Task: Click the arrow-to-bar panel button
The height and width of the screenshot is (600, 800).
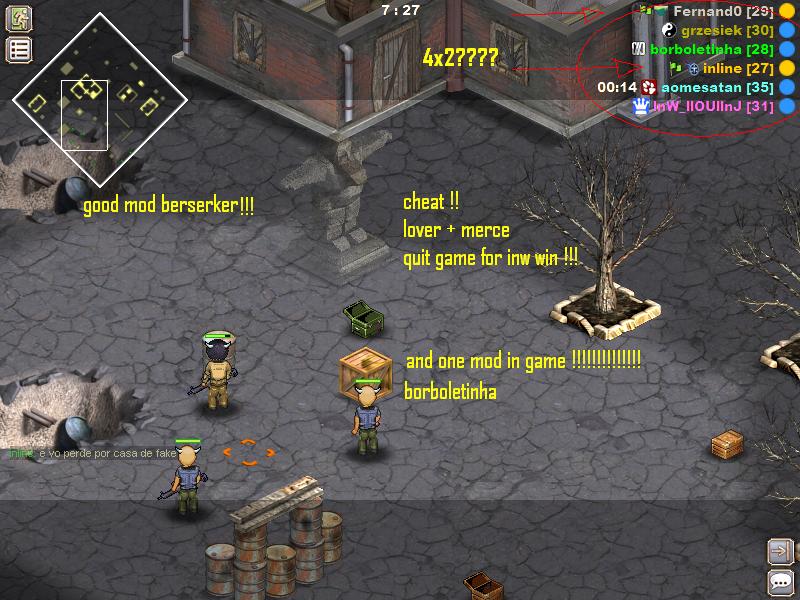Action: pos(780,551)
